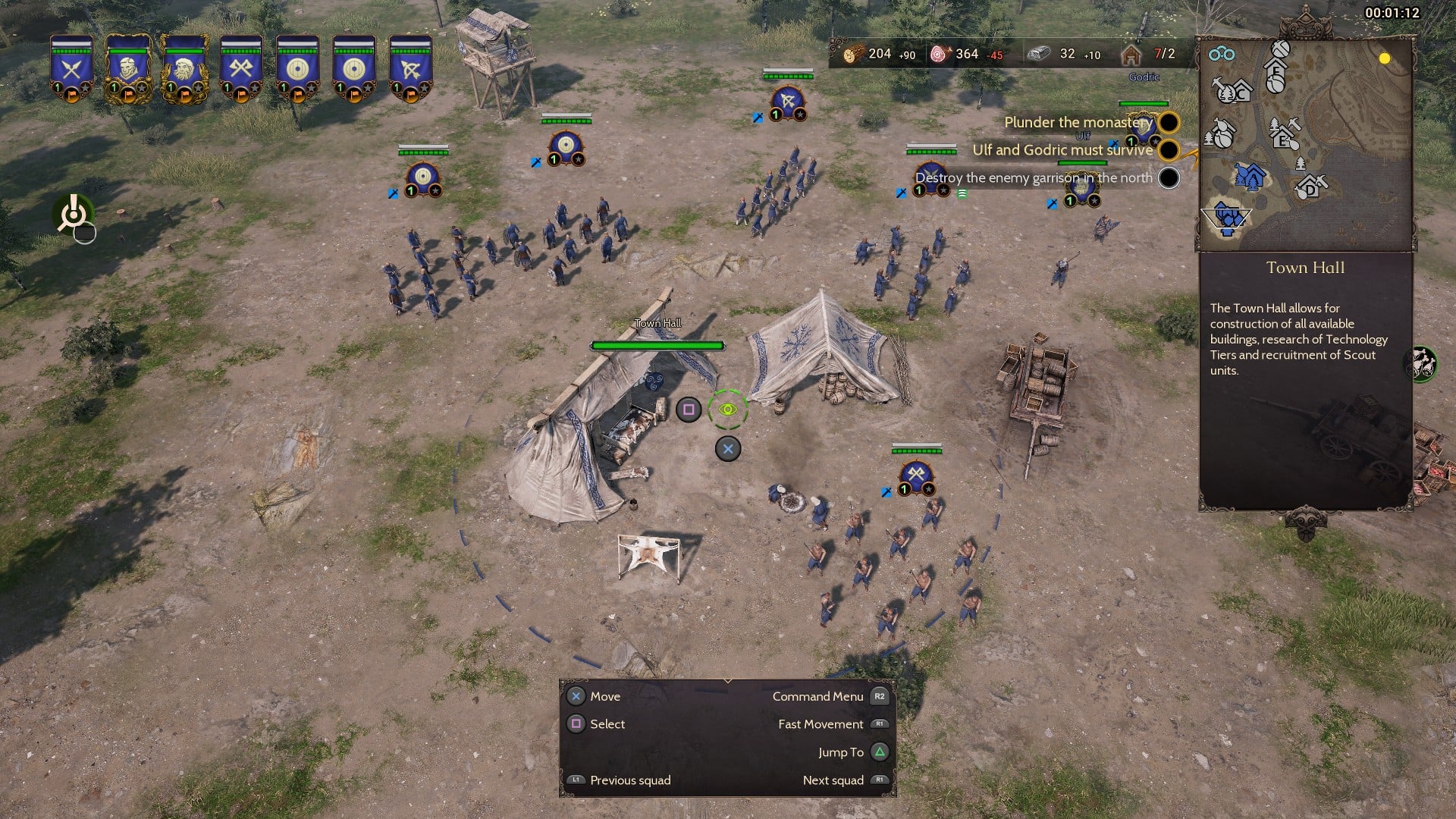Select the spearmen squad banner

click(x=72, y=68)
